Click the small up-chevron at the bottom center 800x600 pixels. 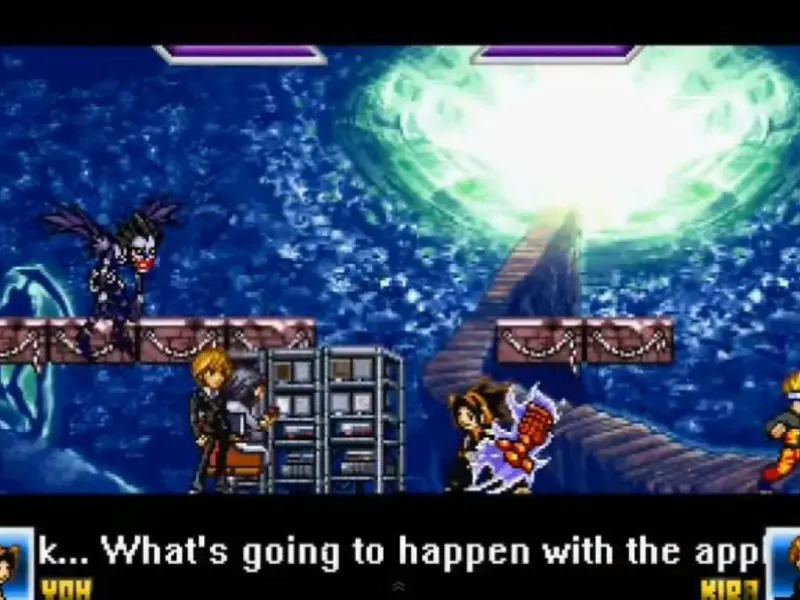tap(399, 586)
